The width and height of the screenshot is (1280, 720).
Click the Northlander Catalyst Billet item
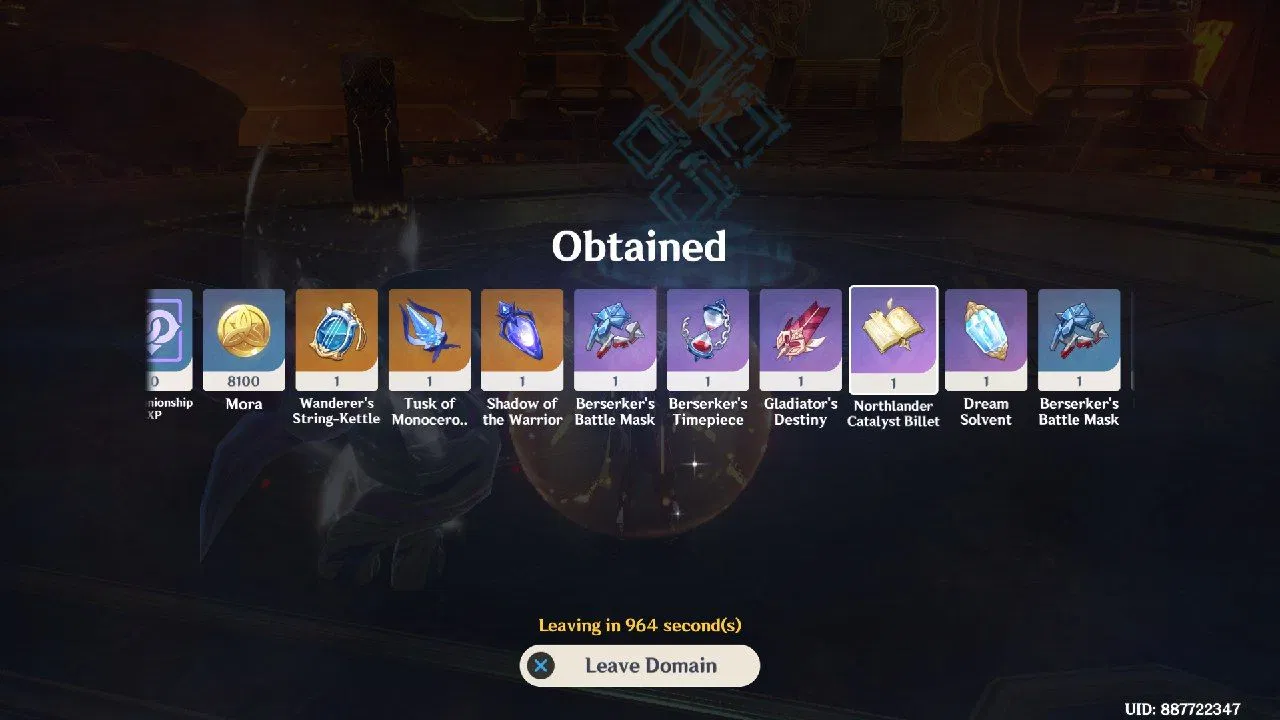click(893, 335)
